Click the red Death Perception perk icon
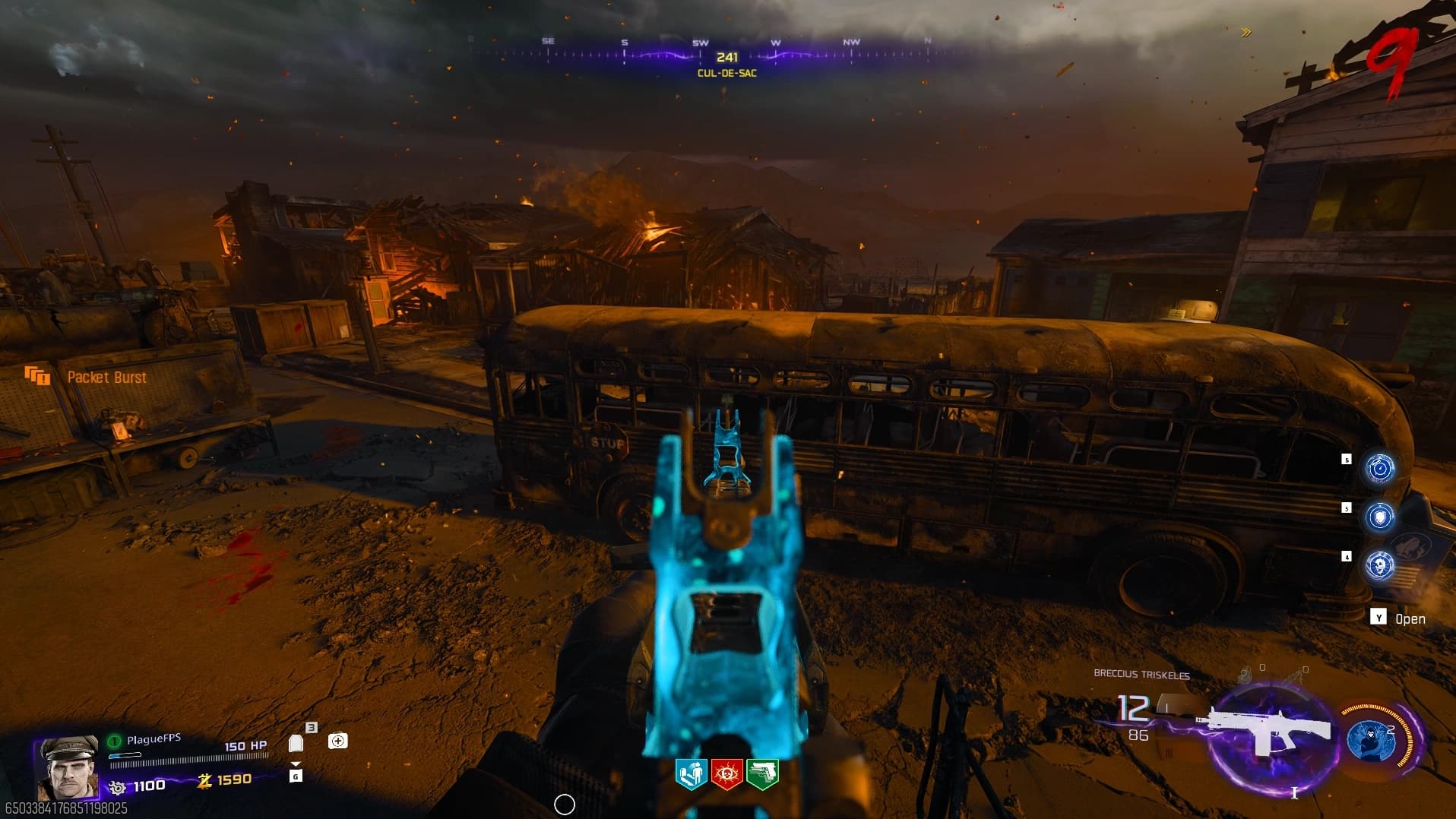 (726, 774)
